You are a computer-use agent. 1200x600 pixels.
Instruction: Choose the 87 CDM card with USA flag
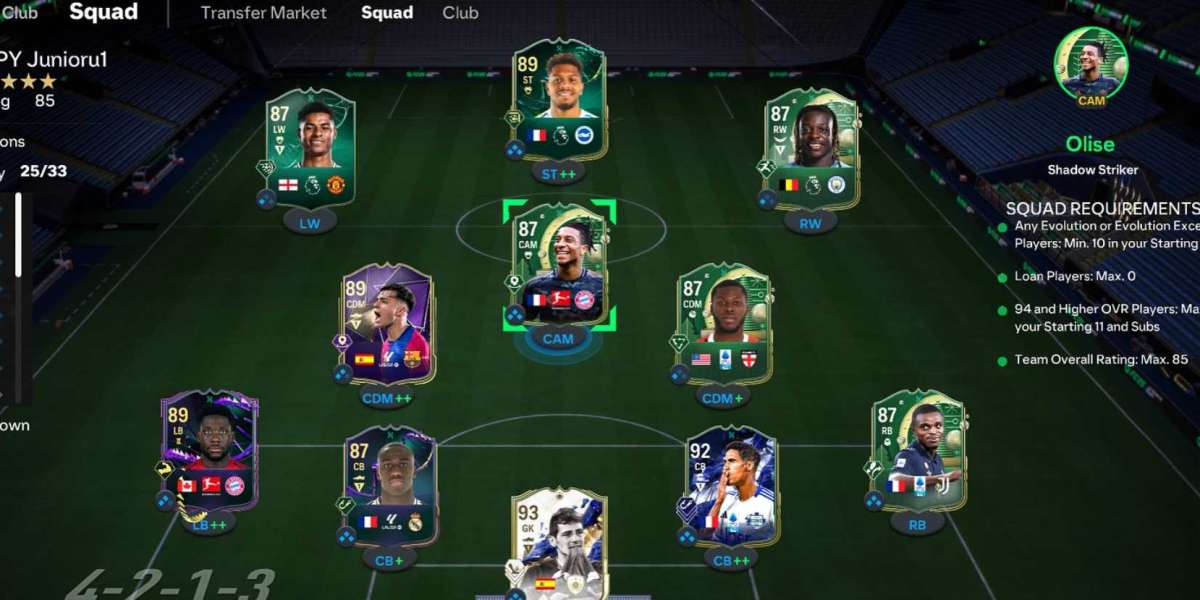pyautogui.click(x=724, y=323)
